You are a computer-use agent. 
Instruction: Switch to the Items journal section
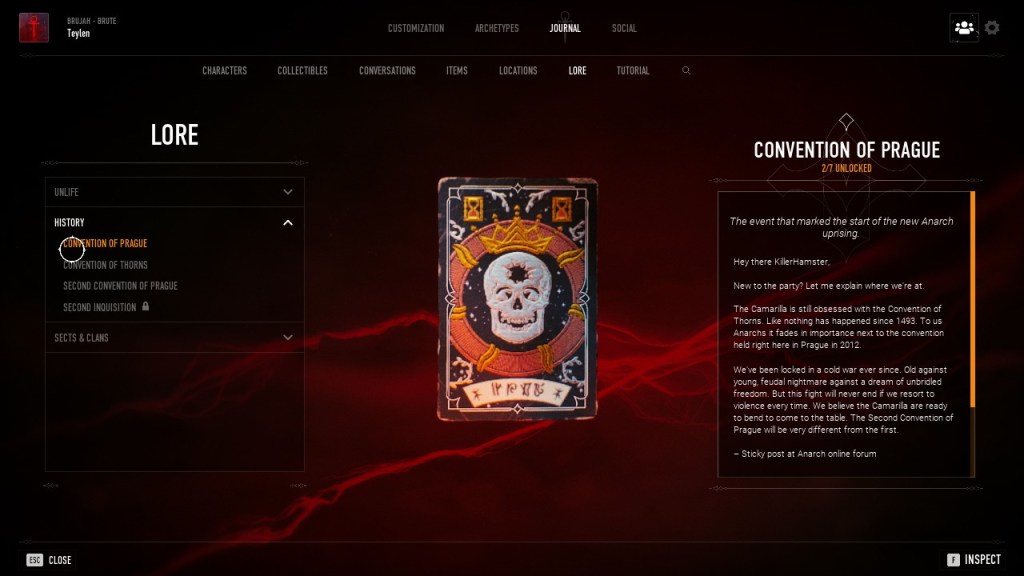457,71
